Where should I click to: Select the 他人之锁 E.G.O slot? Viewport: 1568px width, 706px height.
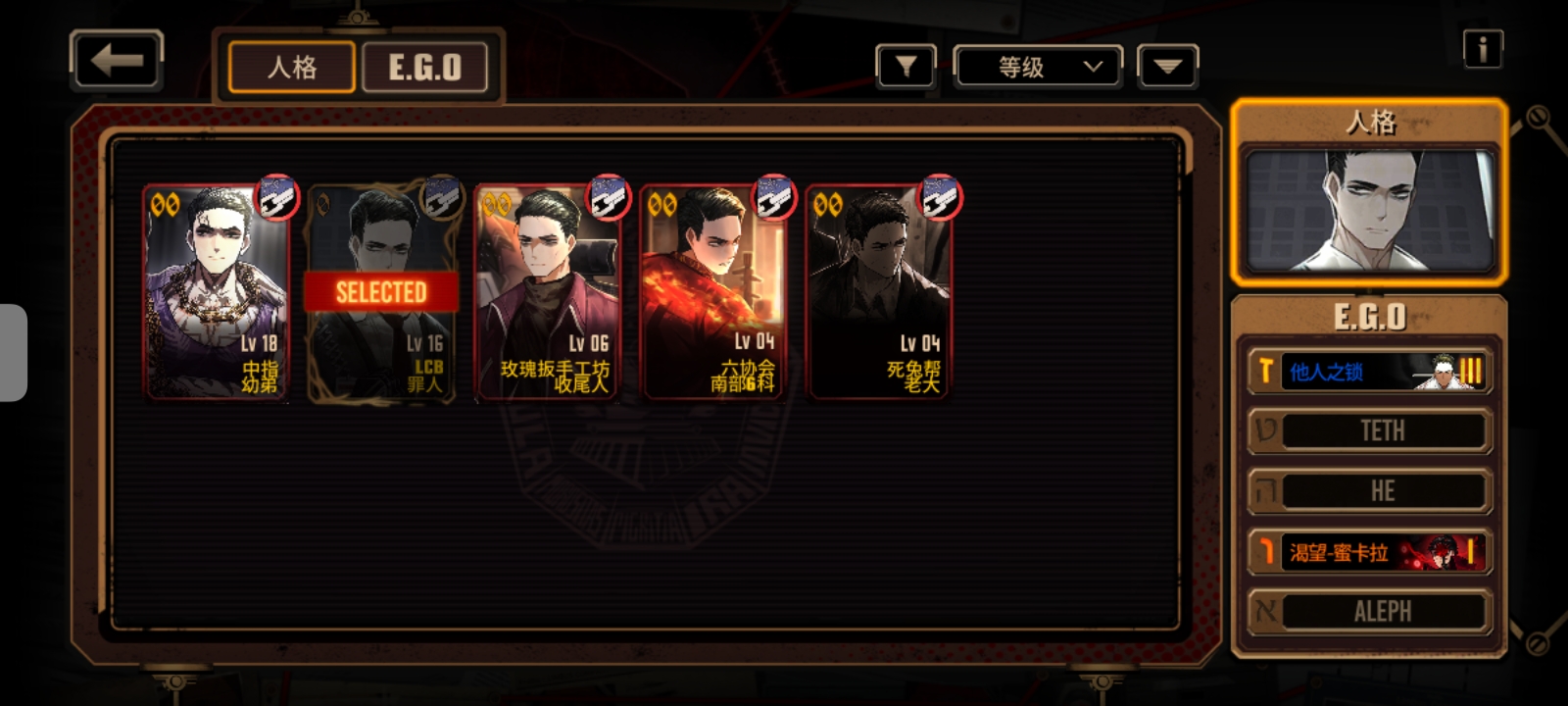pos(1369,372)
